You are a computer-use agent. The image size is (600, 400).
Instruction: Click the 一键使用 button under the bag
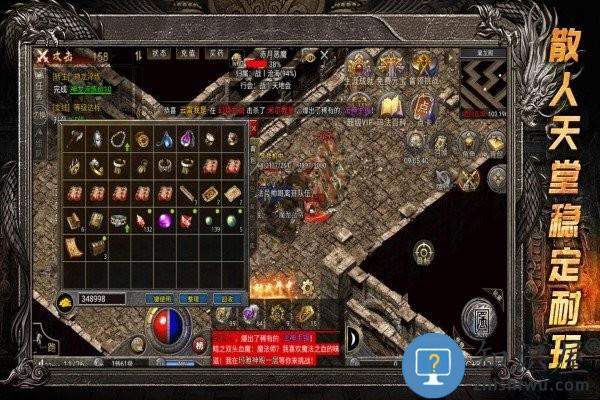(161, 298)
